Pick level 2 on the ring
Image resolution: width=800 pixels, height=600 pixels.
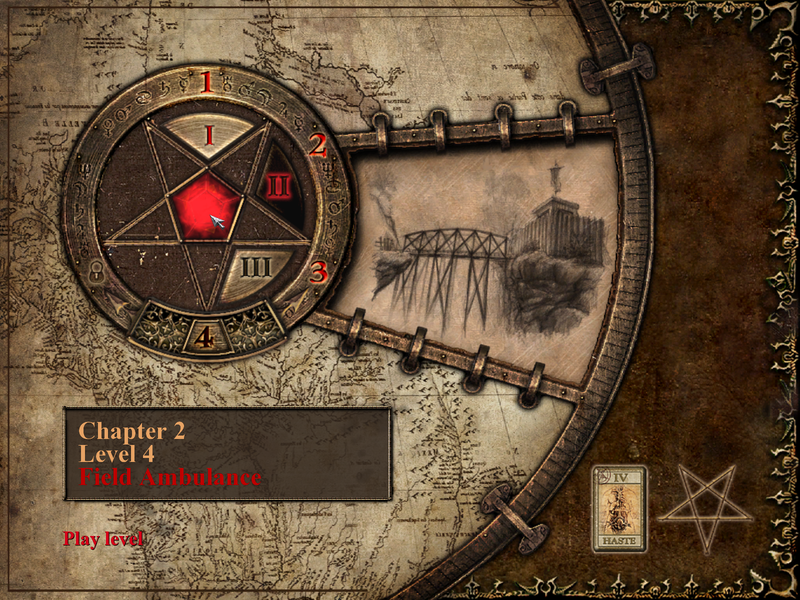(317, 146)
